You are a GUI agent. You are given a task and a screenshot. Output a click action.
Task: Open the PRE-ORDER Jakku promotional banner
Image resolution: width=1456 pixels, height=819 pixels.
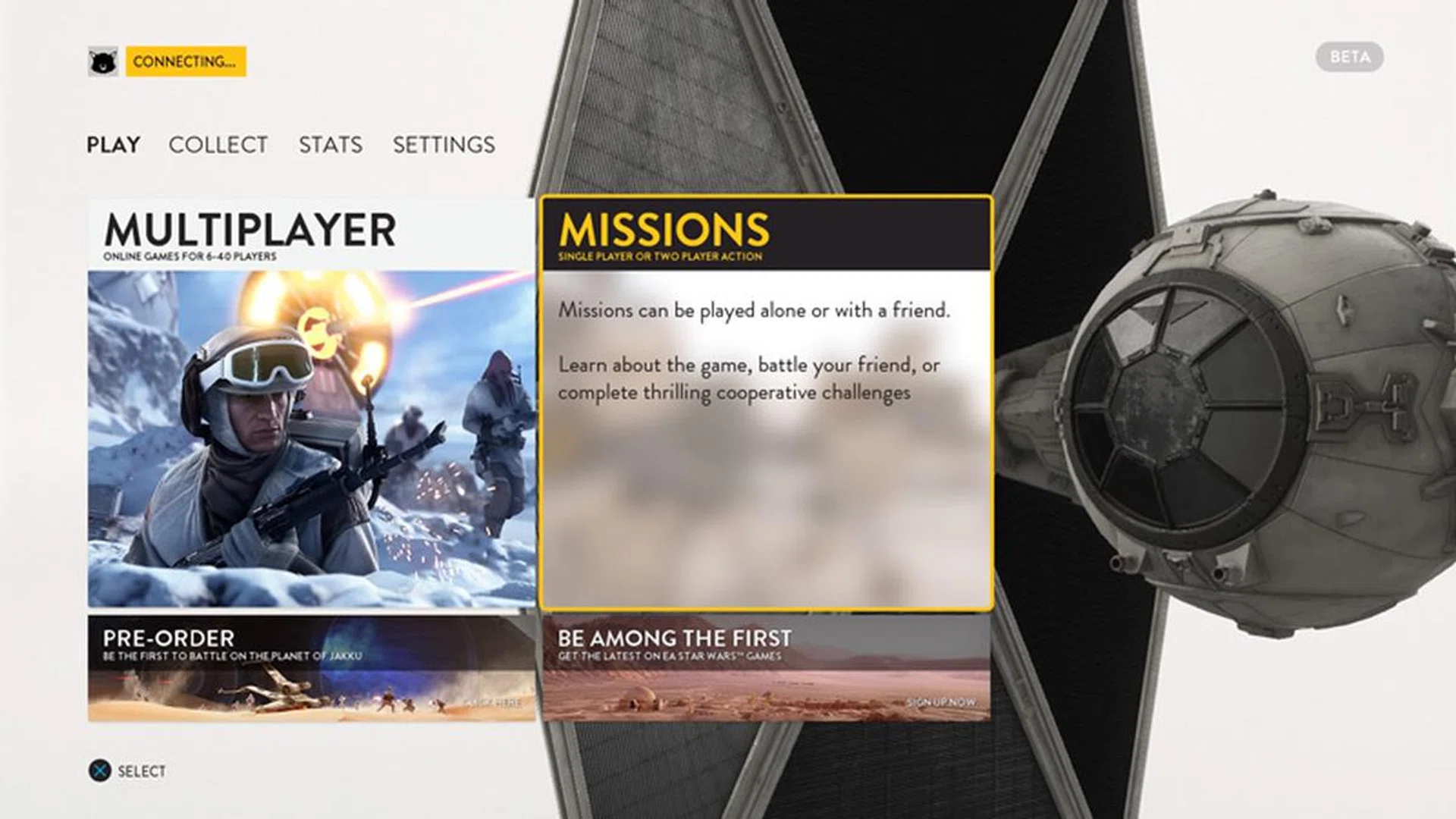(x=311, y=667)
